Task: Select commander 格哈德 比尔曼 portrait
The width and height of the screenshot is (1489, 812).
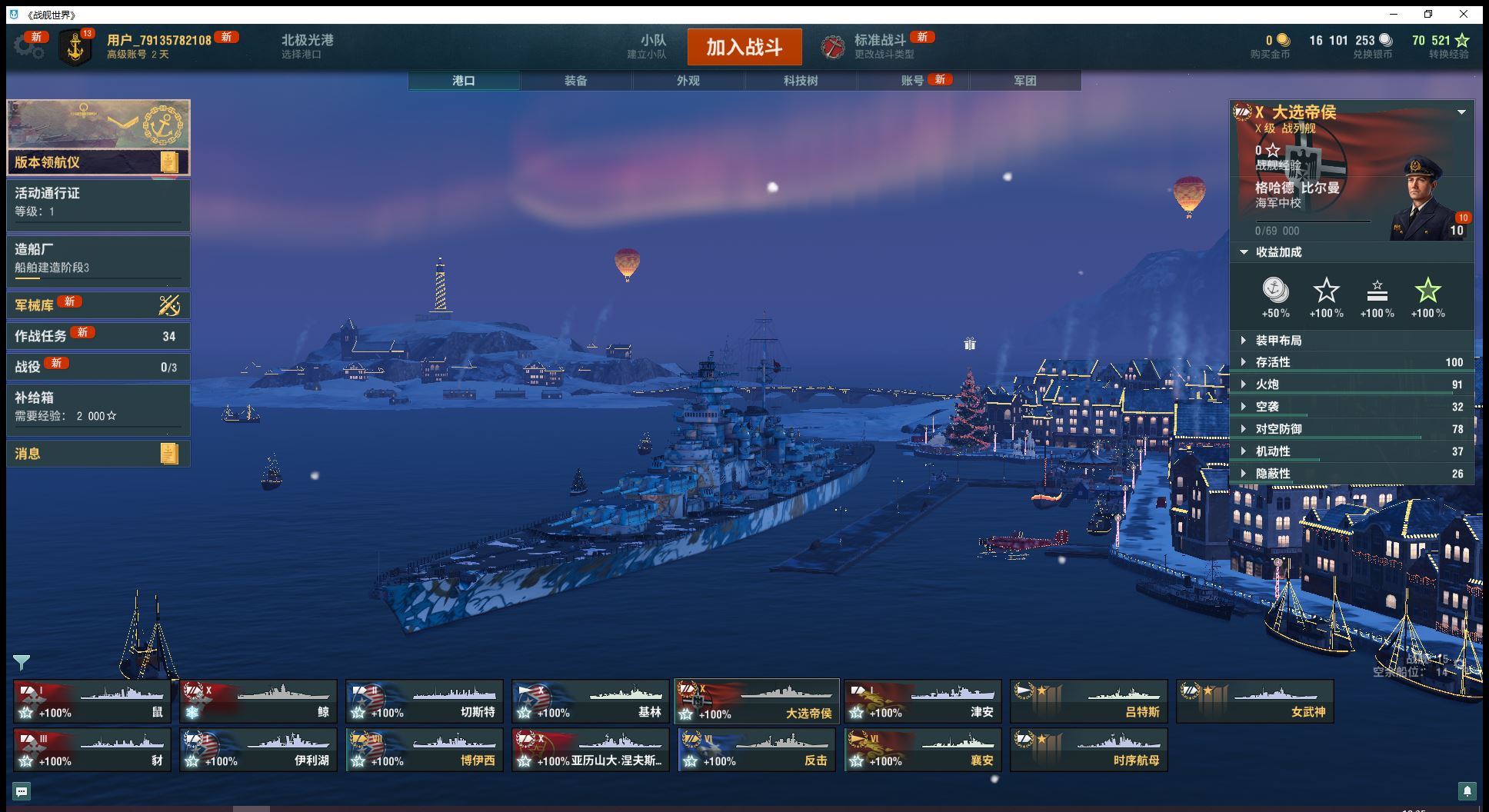Action: click(x=1424, y=198)
